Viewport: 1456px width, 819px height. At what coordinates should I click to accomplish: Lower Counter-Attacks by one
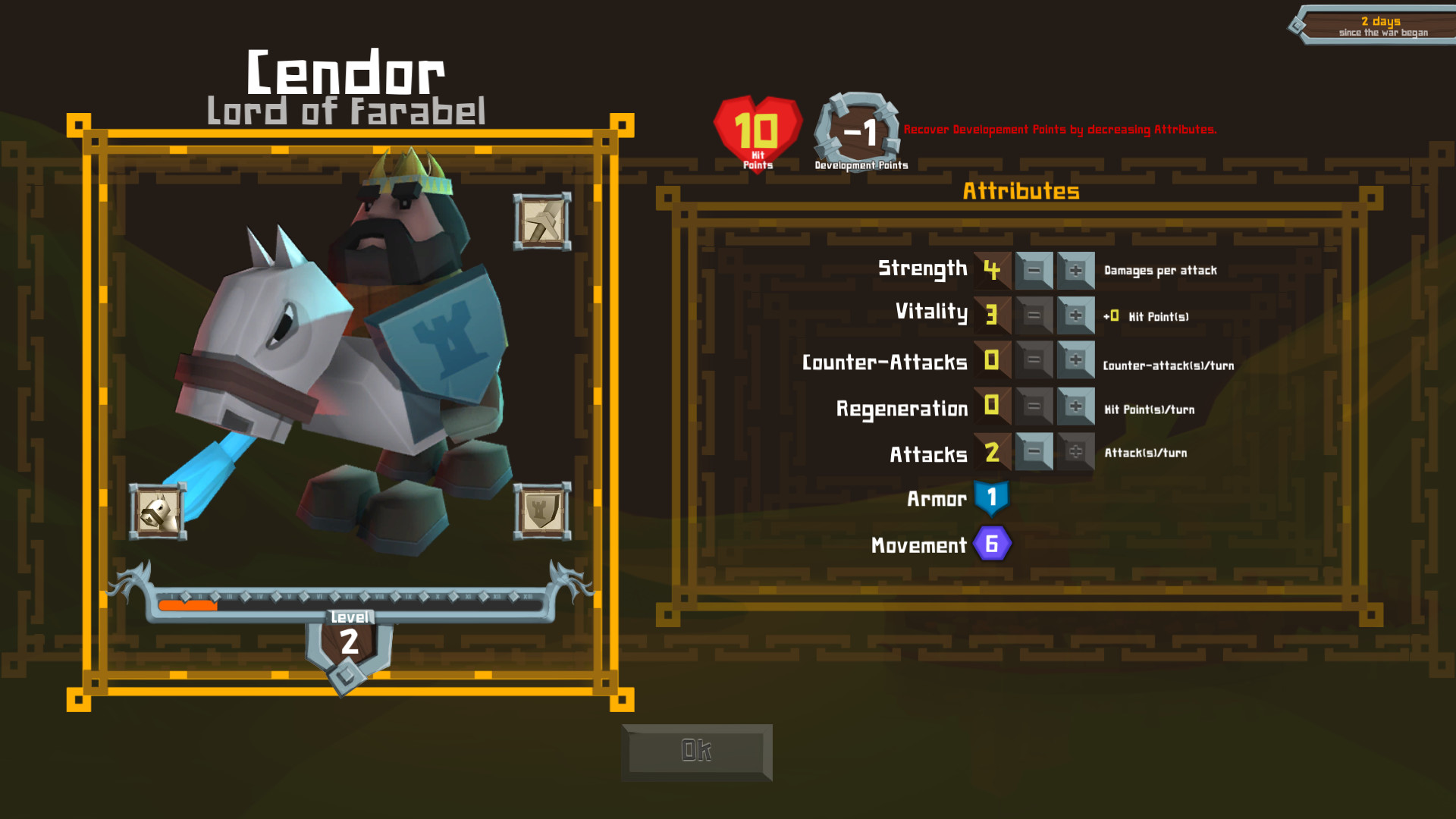pos(1034,360)
